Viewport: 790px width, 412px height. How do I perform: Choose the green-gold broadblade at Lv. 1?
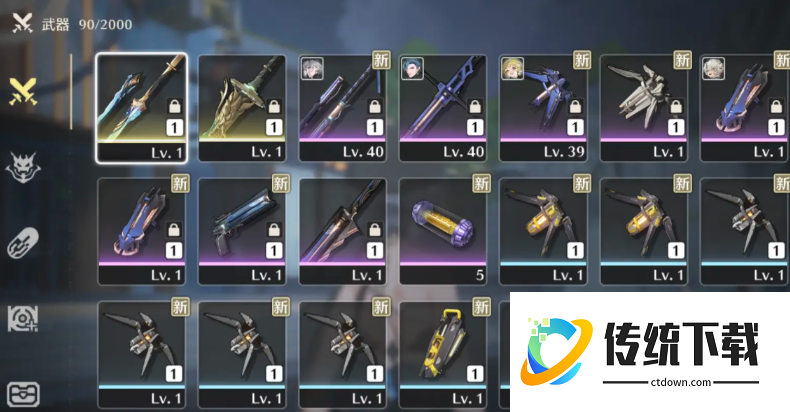click(x=242, y=106)
